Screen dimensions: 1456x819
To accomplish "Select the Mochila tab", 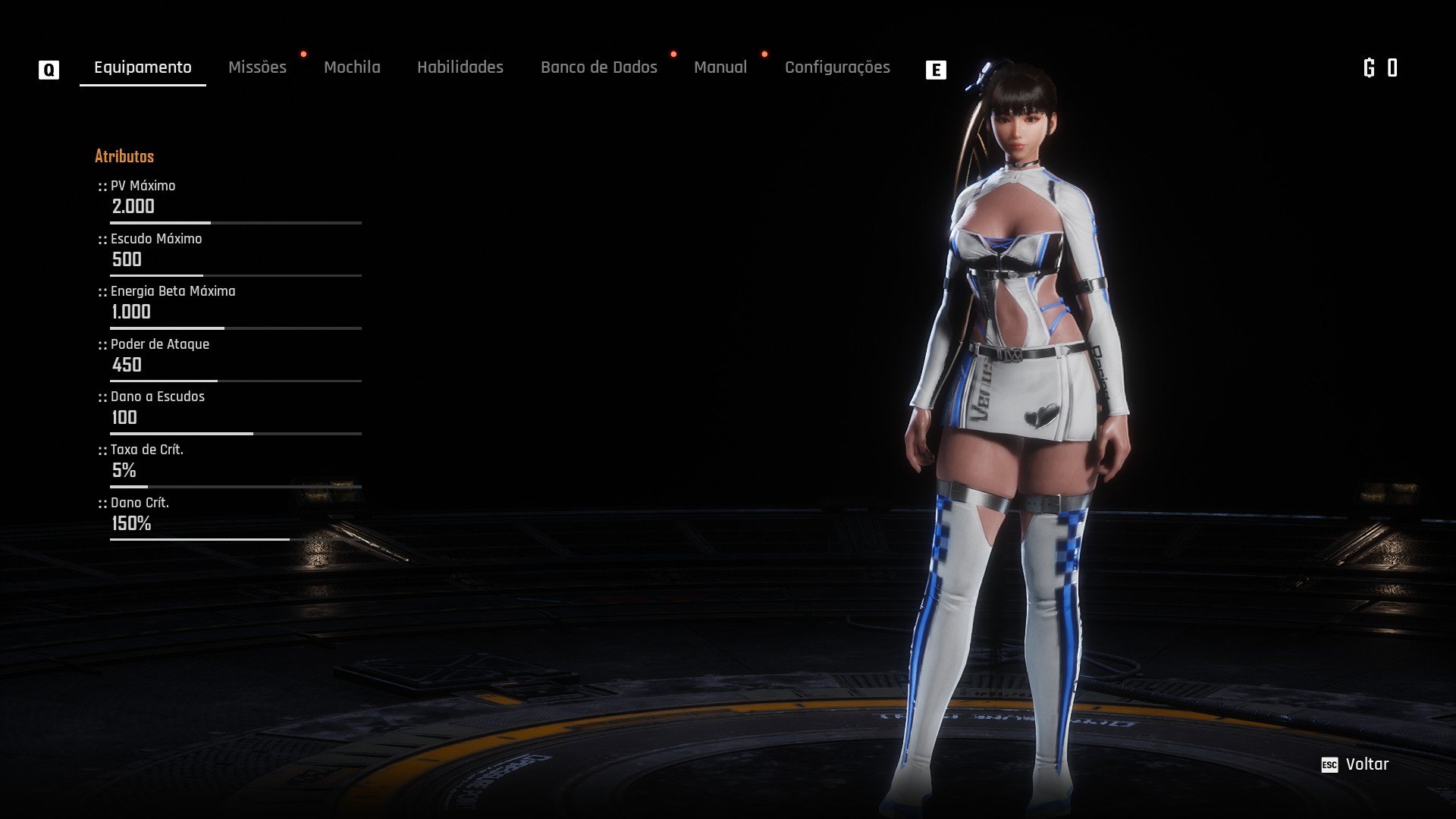I will pyautogui.click(x=352, y=67).
